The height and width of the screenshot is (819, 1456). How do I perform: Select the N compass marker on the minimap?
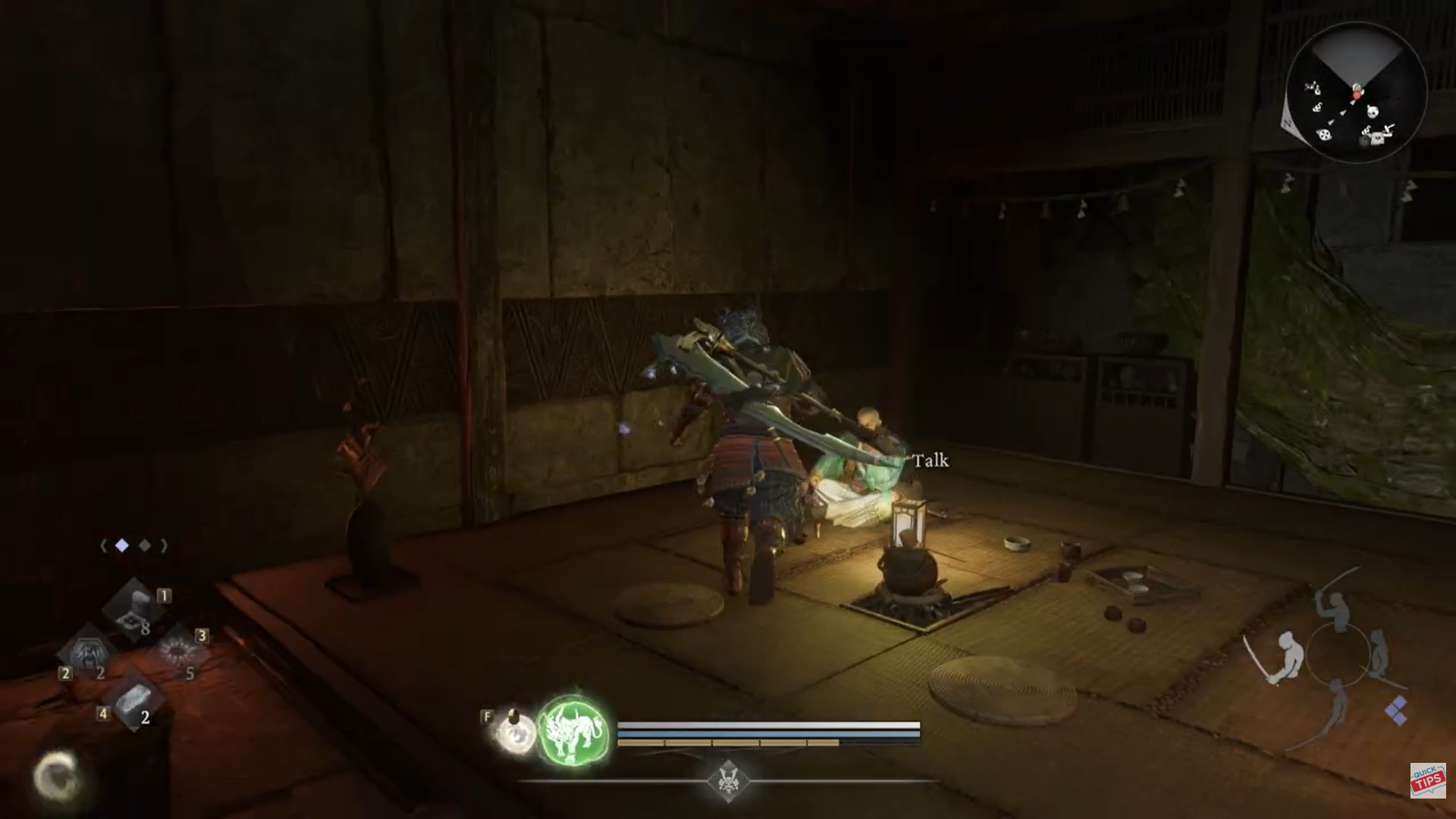pos(1288,123)
